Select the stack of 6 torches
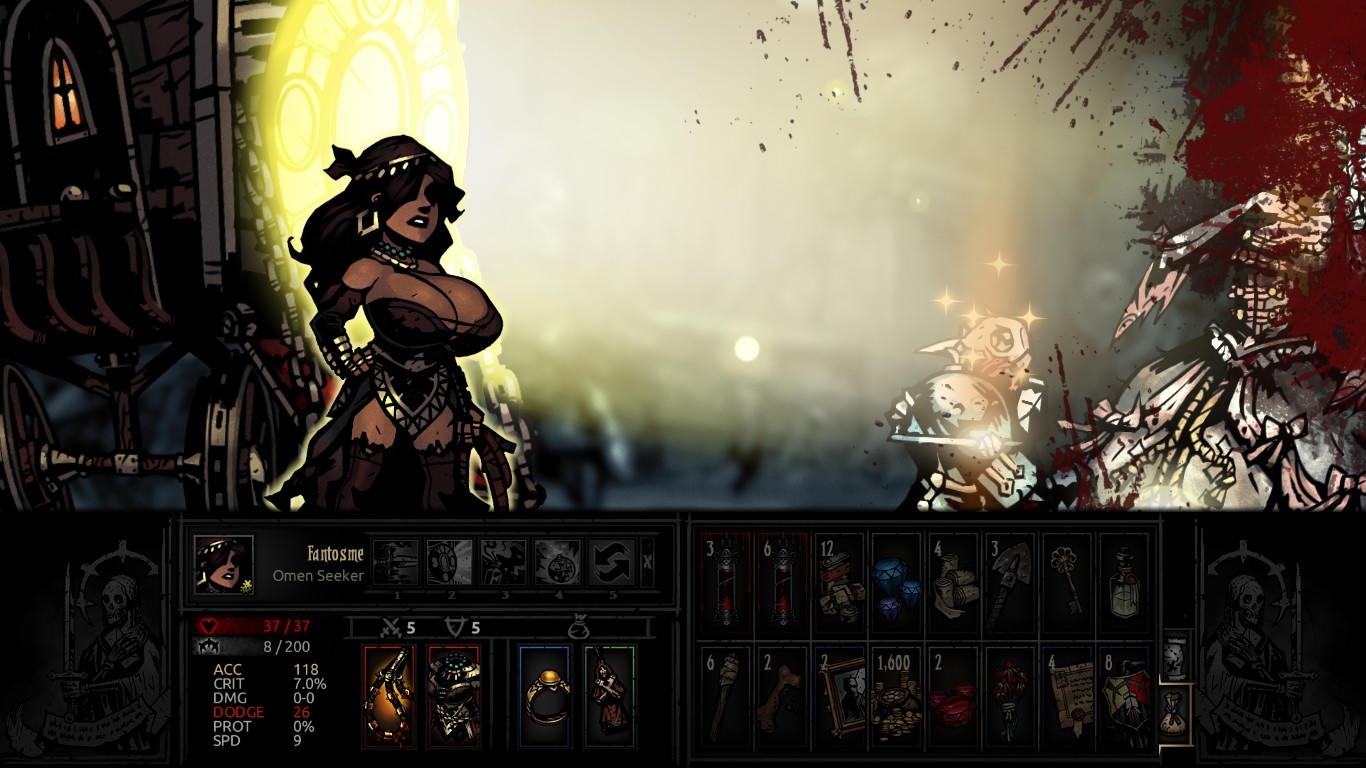Screen dimensions: 1366x768 (x=725, y=696)
